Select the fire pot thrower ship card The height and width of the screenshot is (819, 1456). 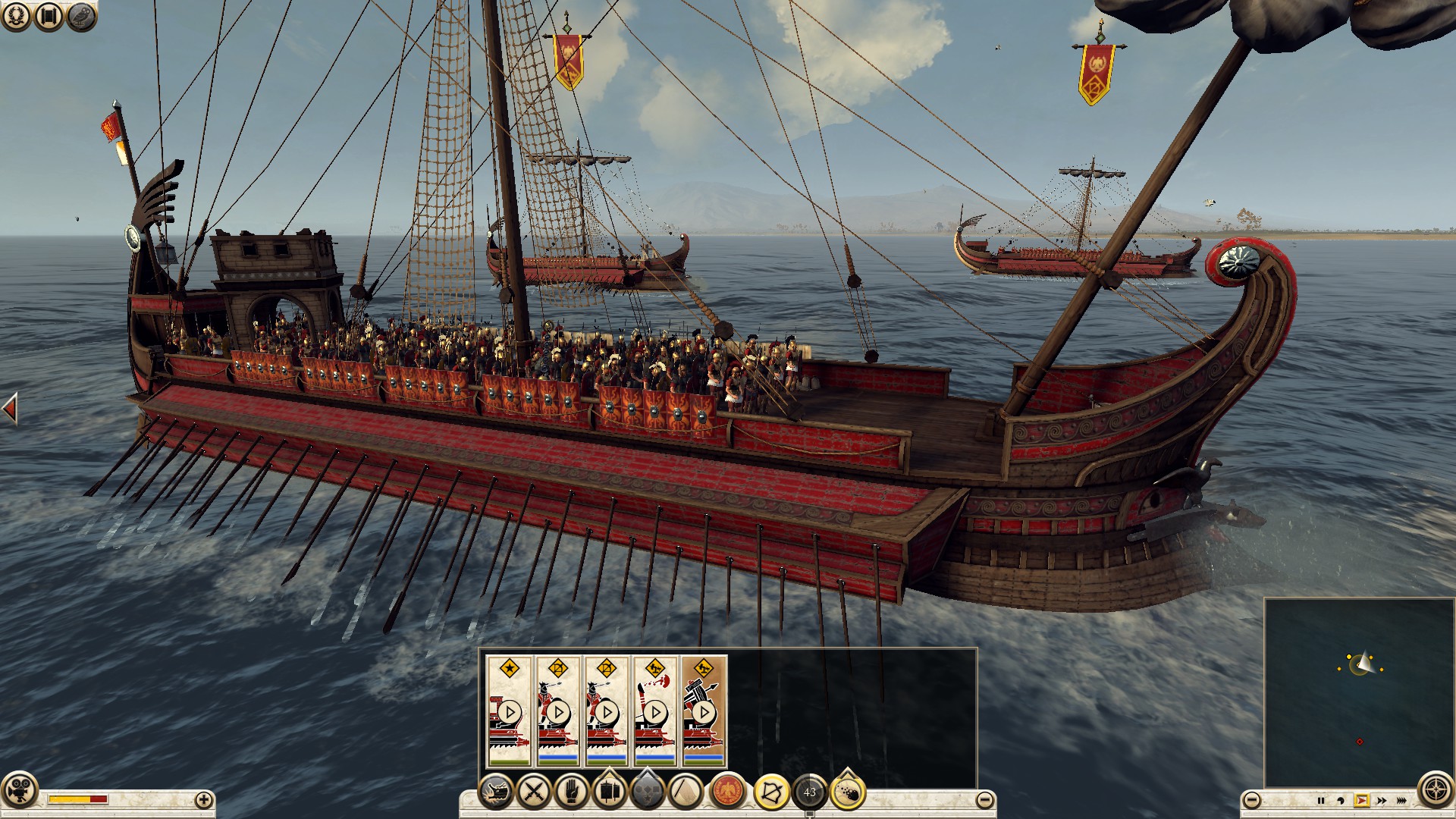(x=654, y=711)
